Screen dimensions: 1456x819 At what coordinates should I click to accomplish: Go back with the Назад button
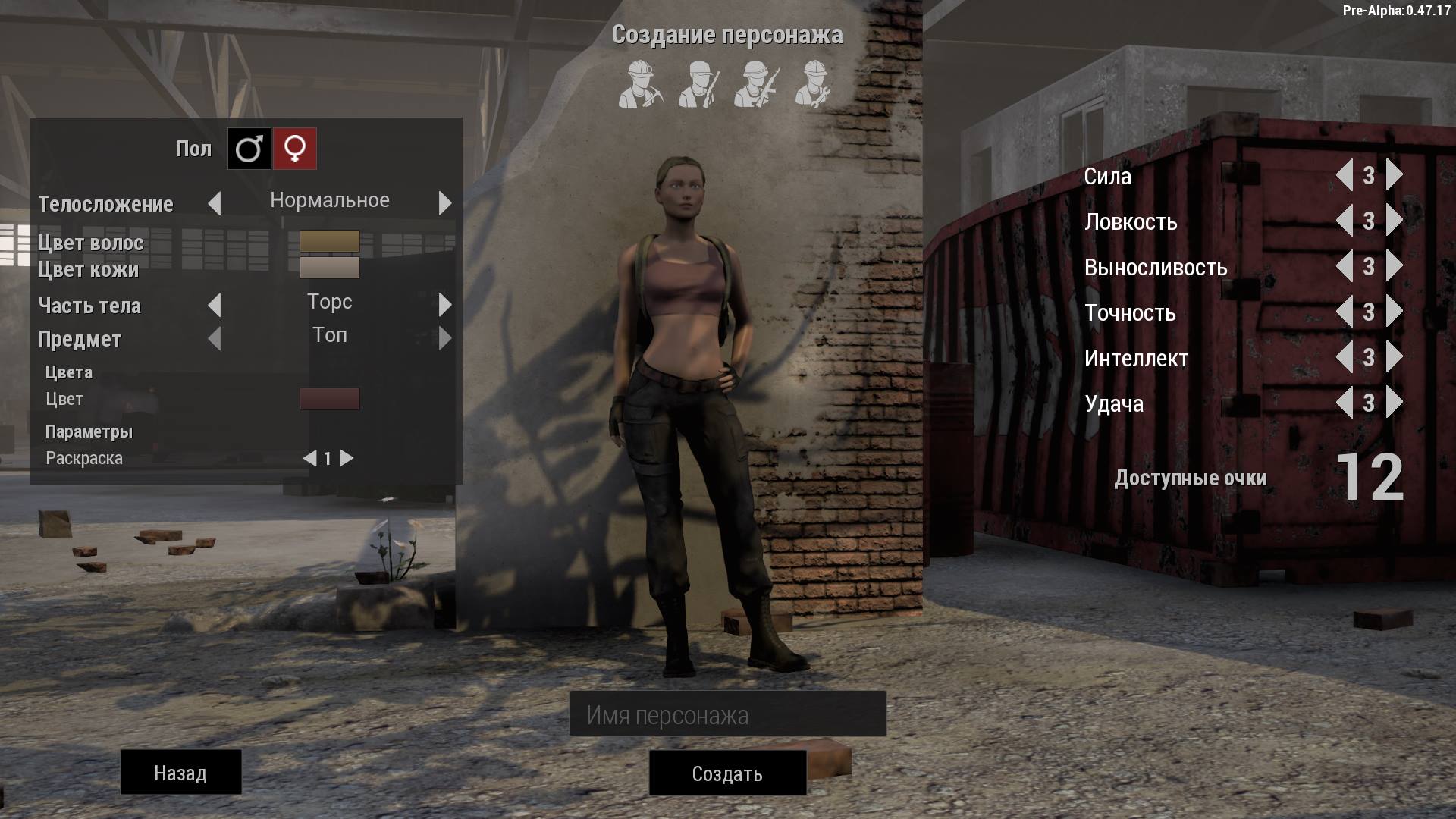click(x=180, y=773)
